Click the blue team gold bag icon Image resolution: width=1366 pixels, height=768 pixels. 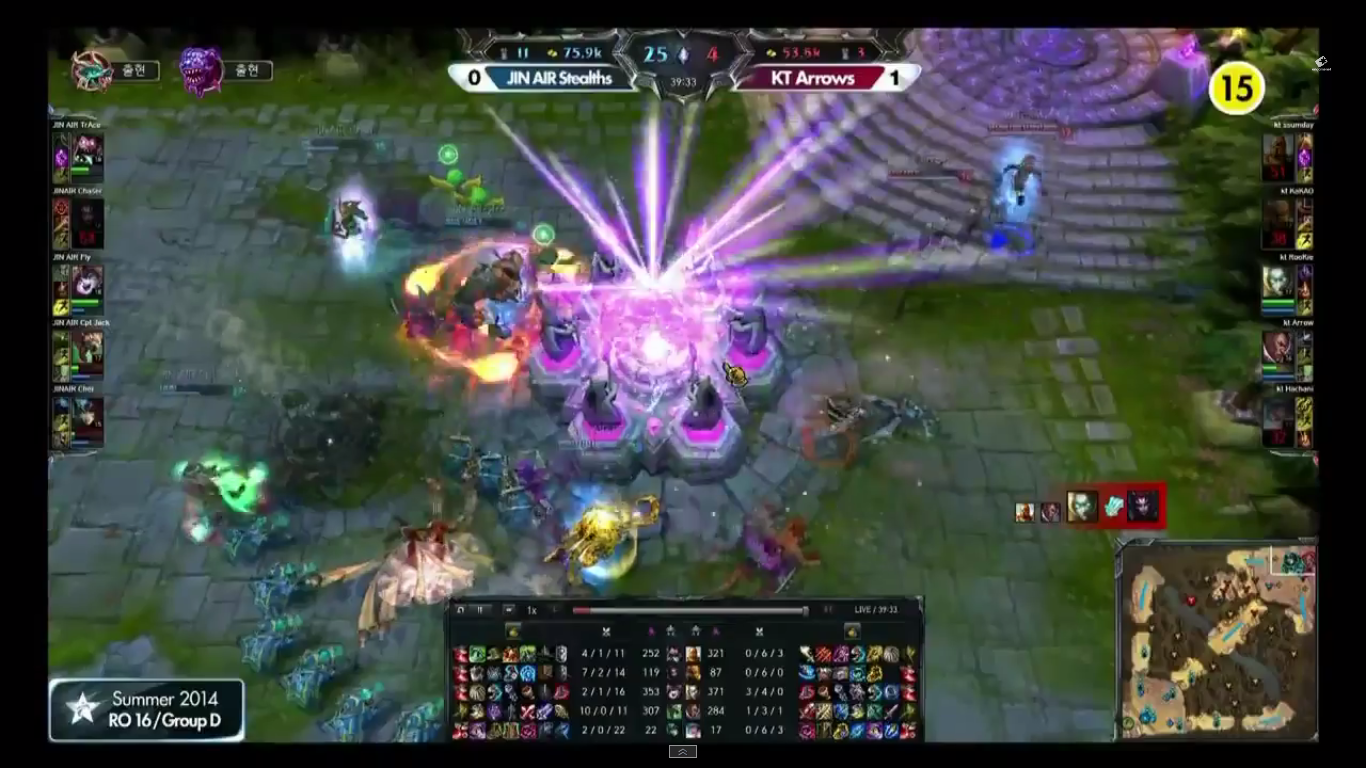pyautogui.click(x=514, y=631)
